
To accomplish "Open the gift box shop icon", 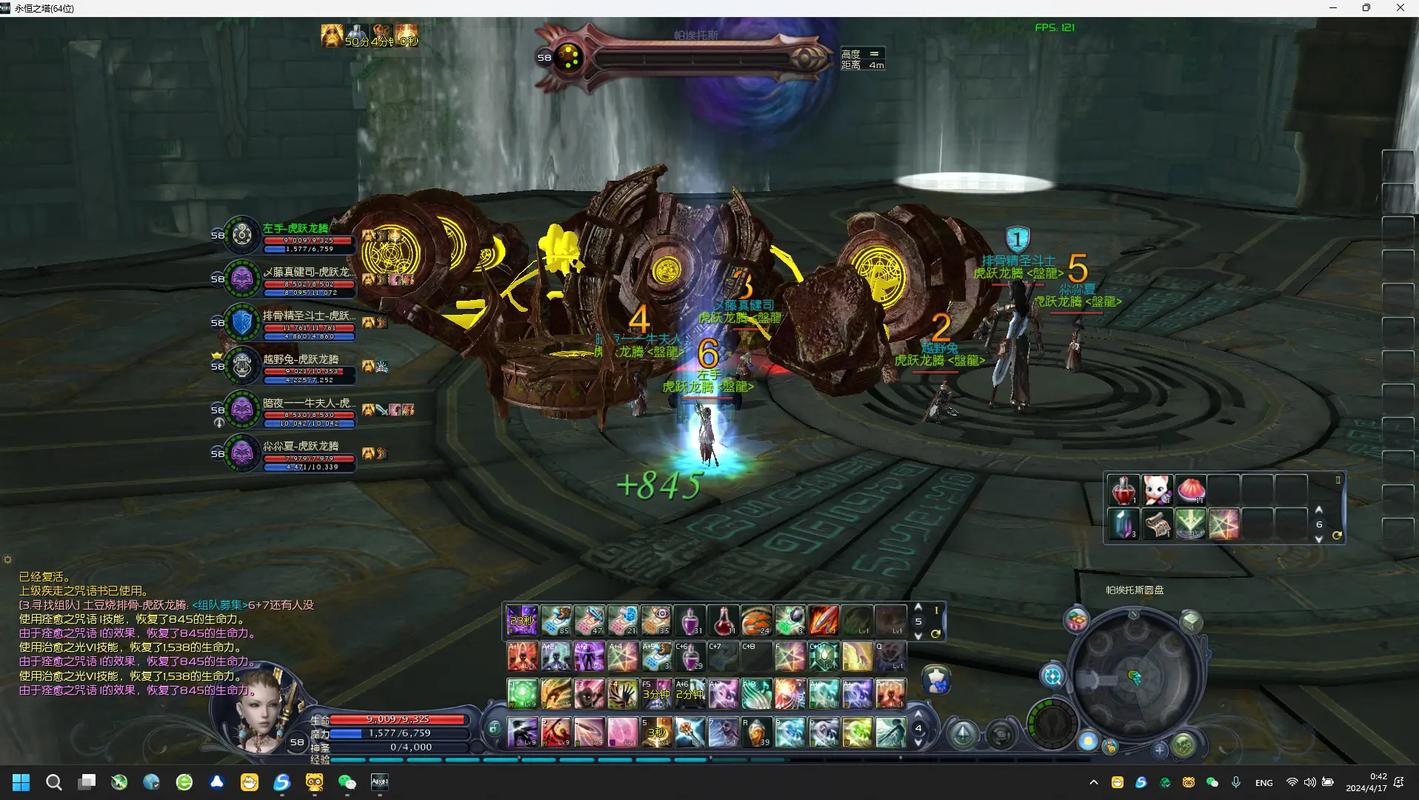I will (x=1076, y=620).
